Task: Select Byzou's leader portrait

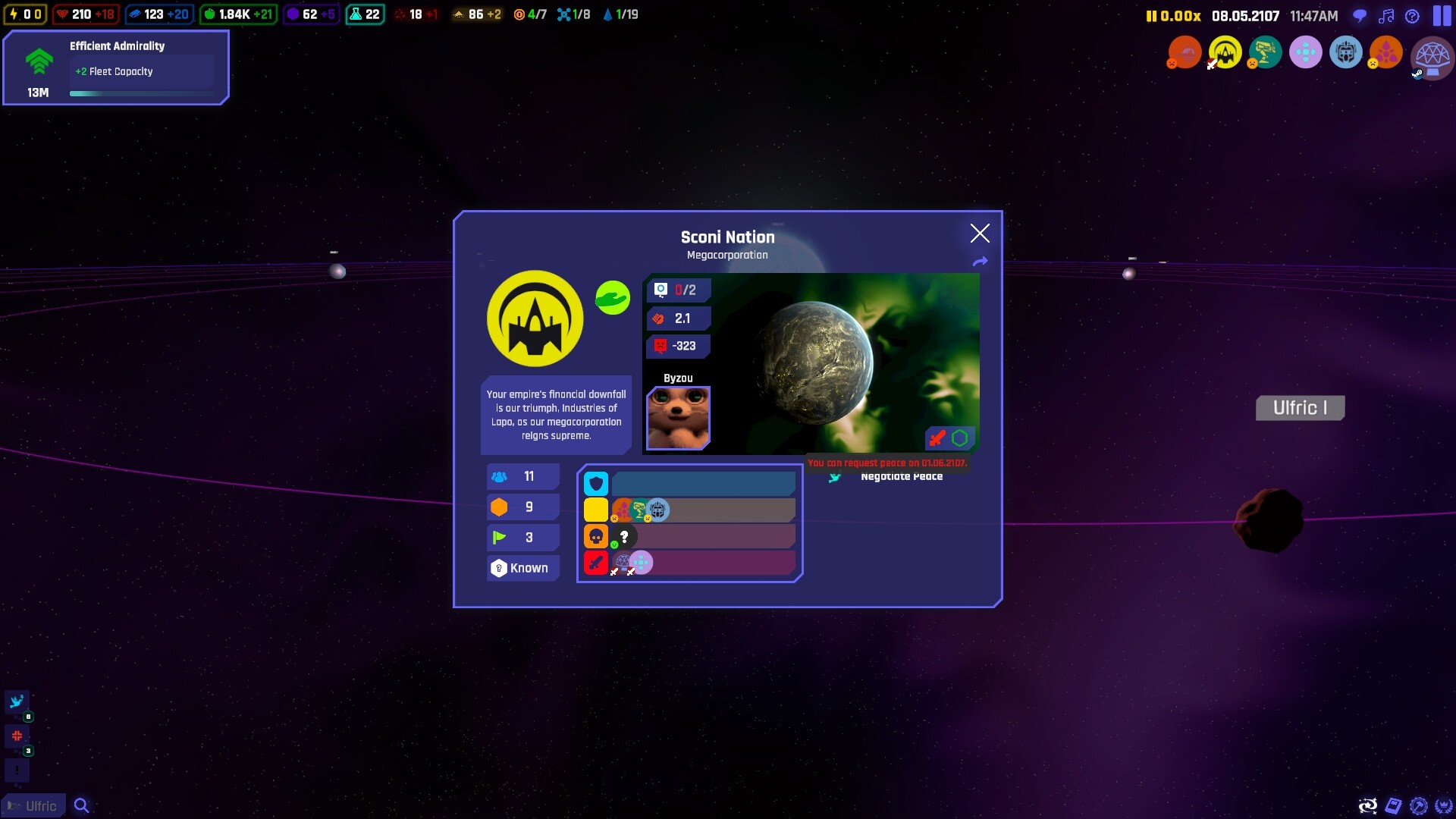Action: pos(677,419)
